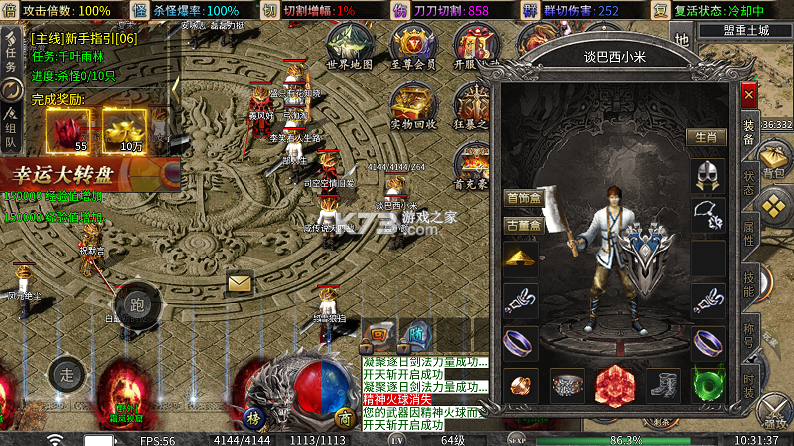Screen dimensions: 794x446
Task: Switch to the 状态 status tab
Action: coord(749,184)
